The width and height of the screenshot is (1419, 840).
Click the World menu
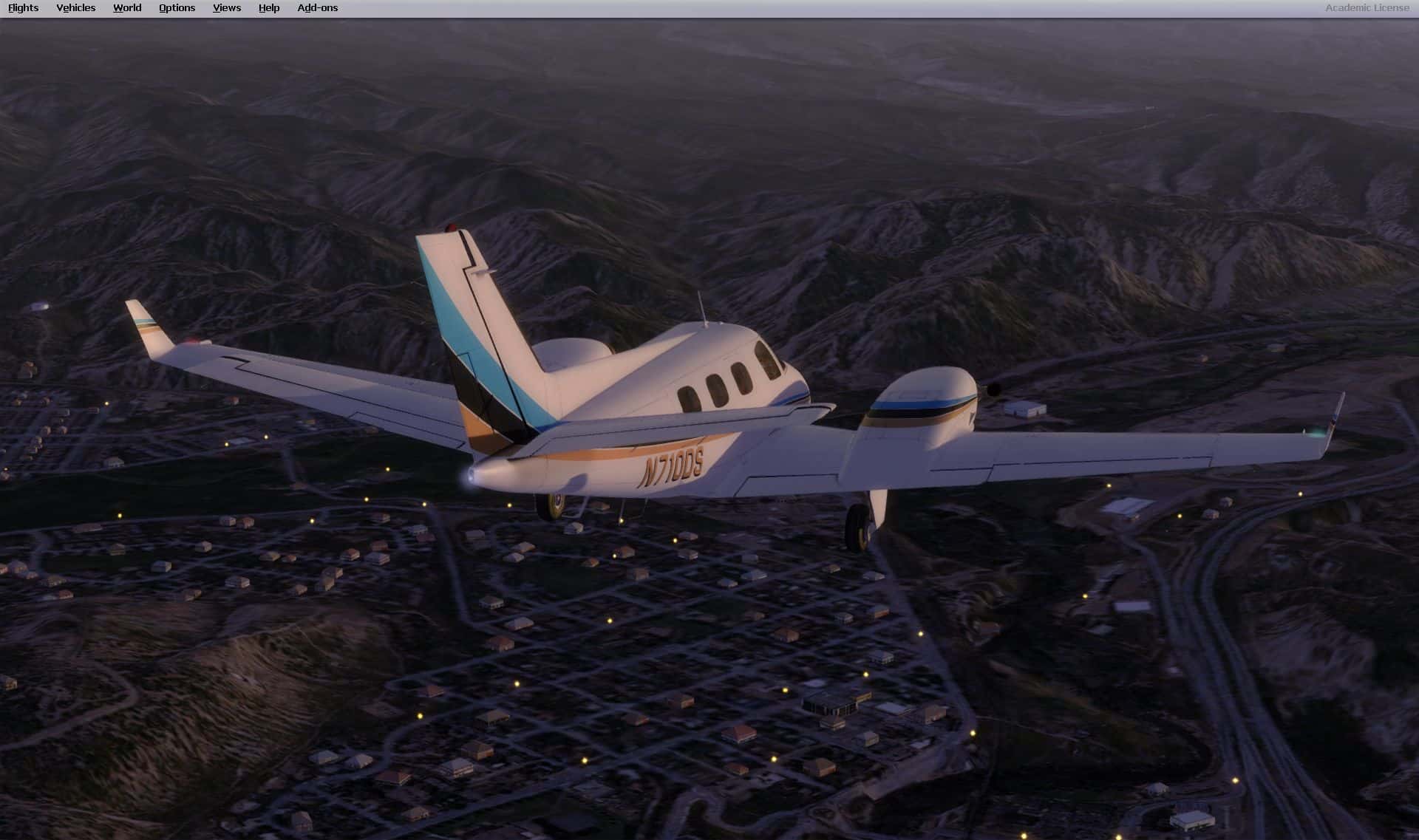pyautogui.click(x=127, y=8)
